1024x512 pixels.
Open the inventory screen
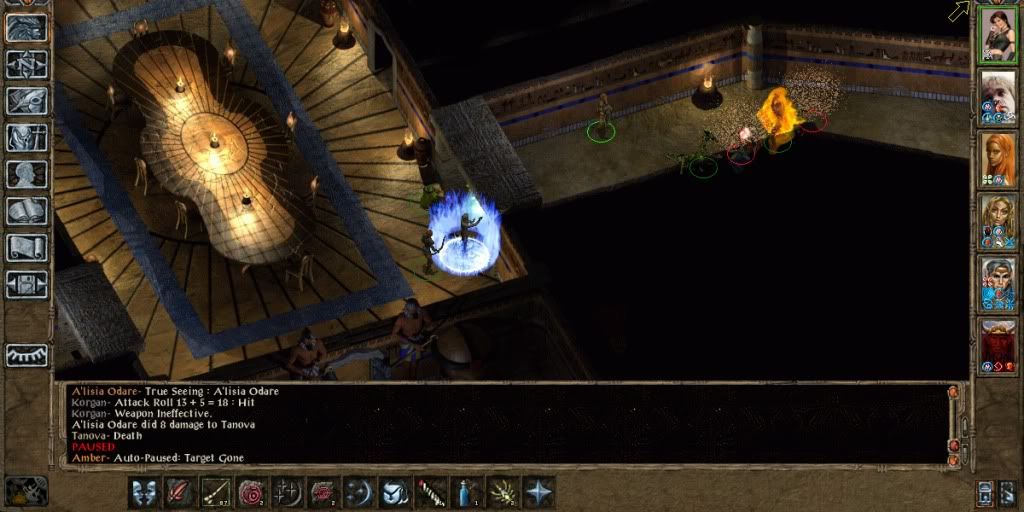pos(27,138)
